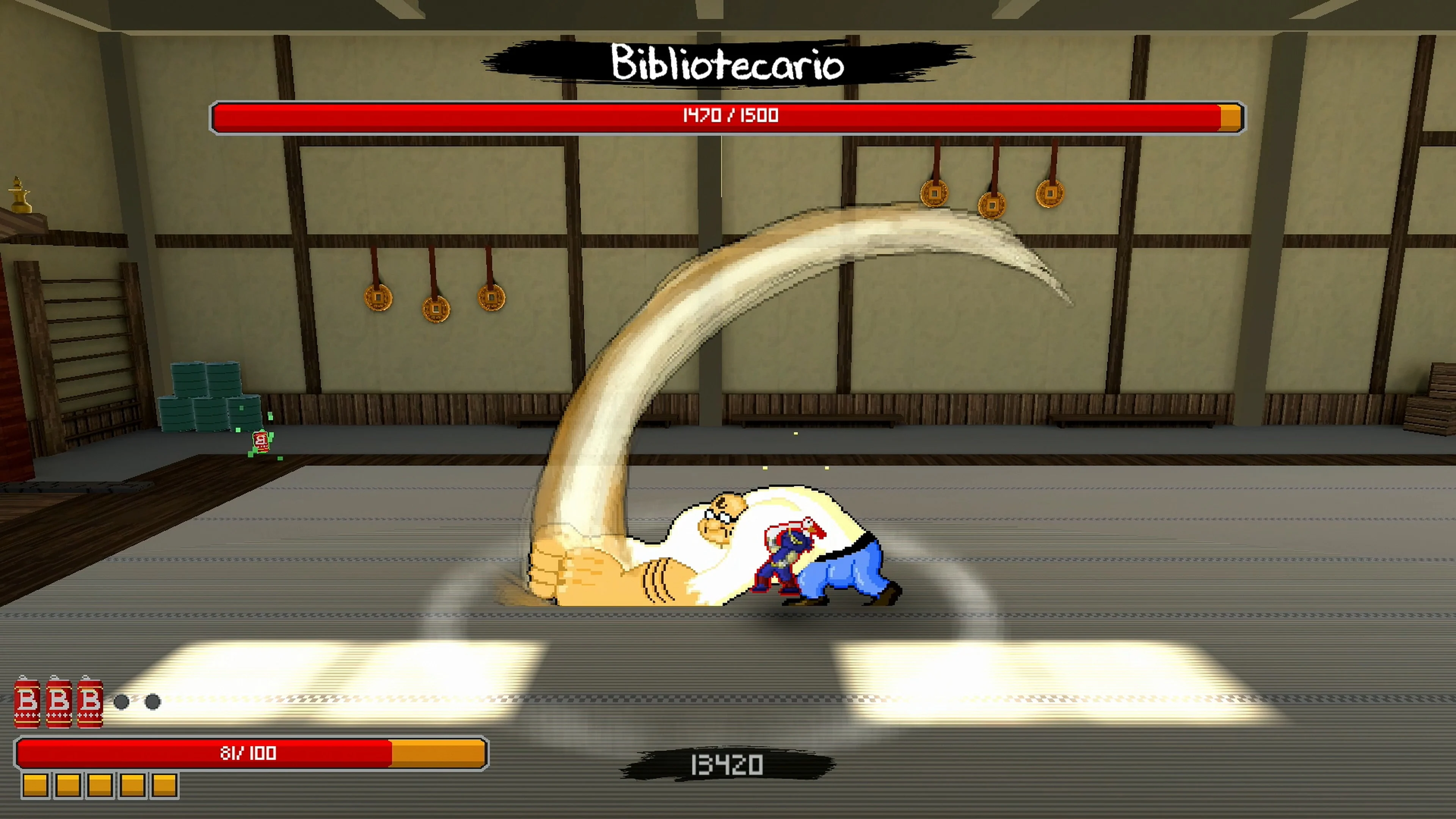Click the beer pickup glowing on the floor
This screenshot has height=819, width=1456.
coord(260,442)
